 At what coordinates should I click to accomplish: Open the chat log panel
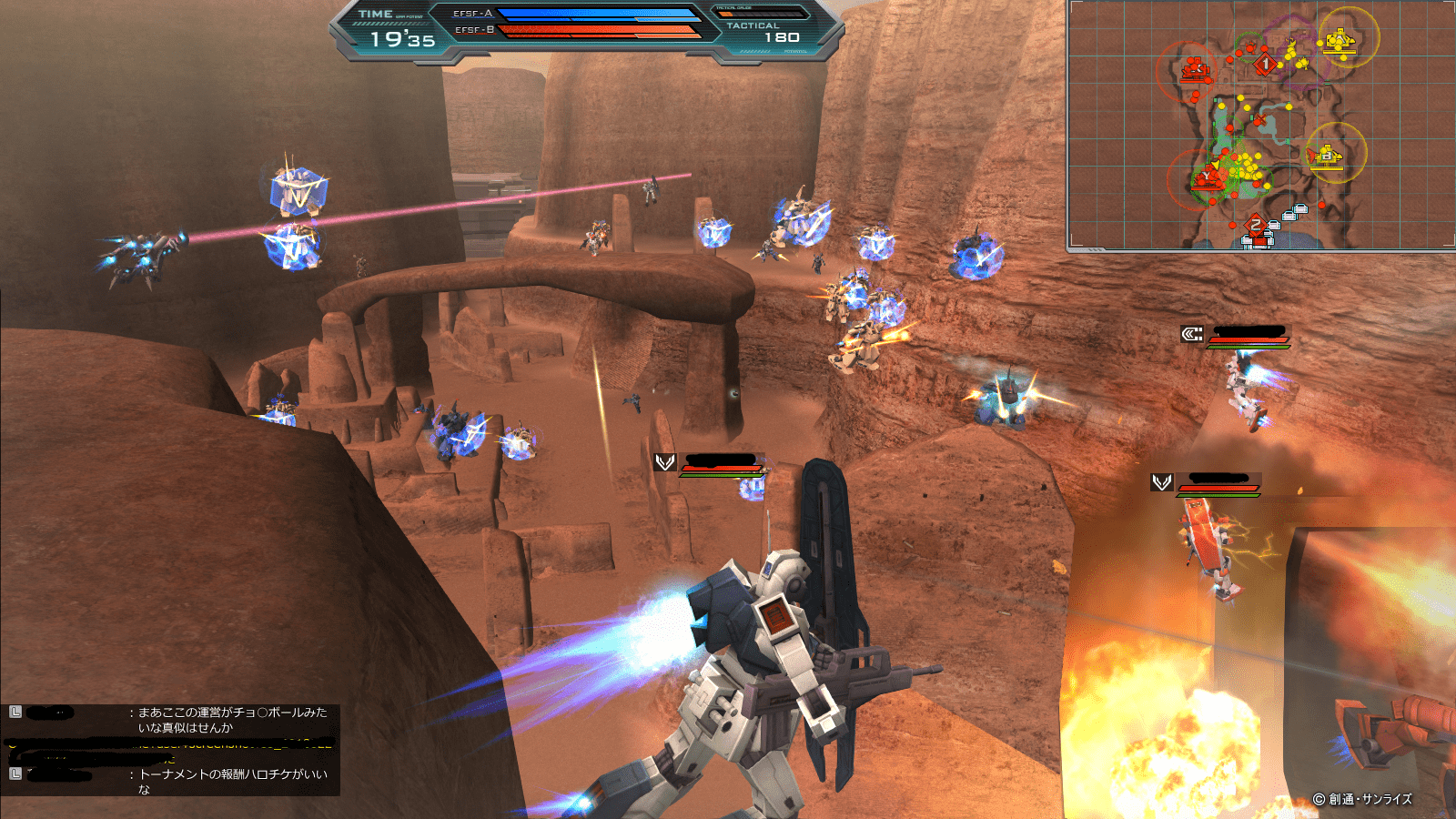pos(171,750)
